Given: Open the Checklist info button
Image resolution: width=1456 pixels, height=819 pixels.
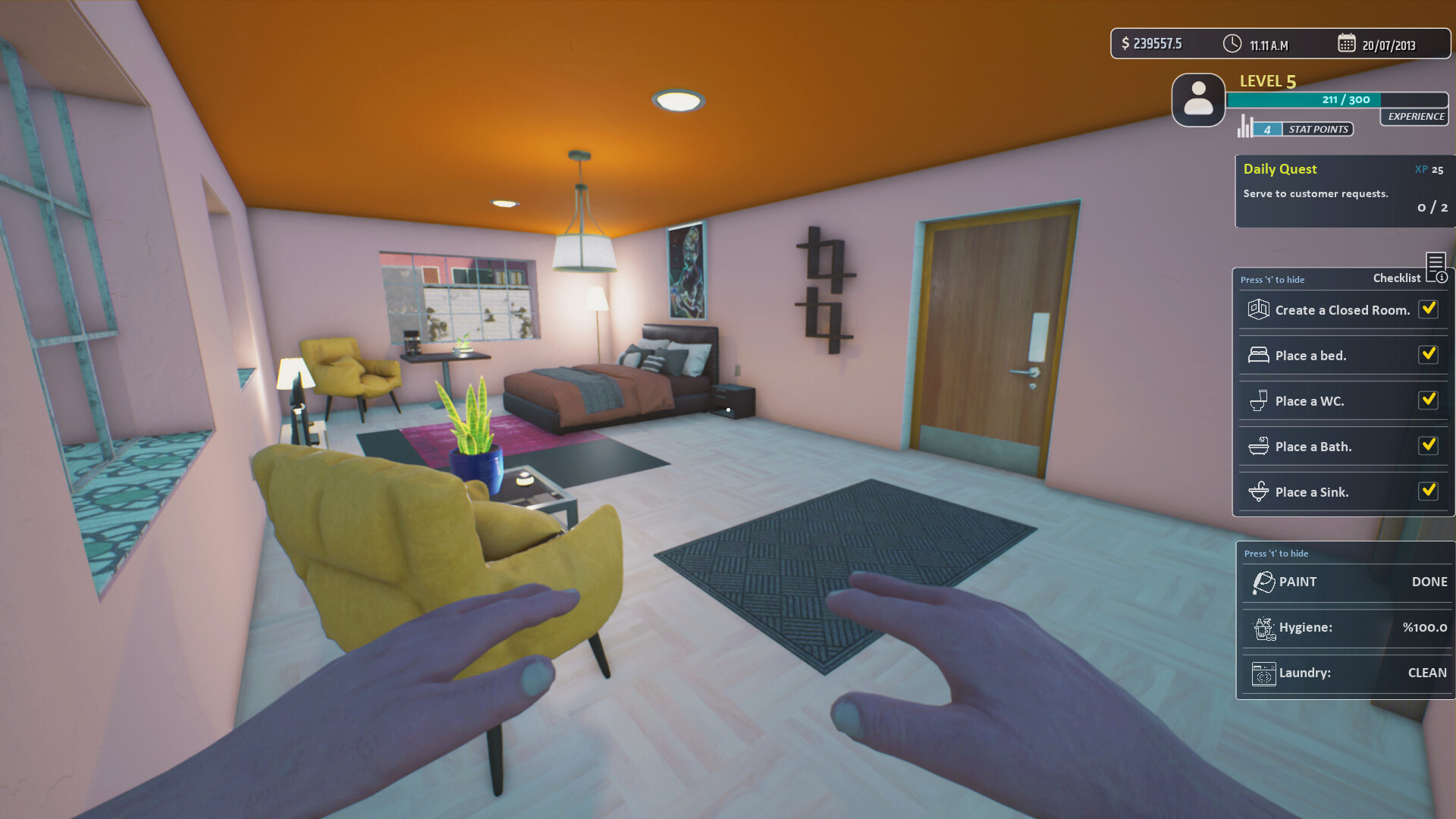Looking at the screenshot, I should 1442,278.
